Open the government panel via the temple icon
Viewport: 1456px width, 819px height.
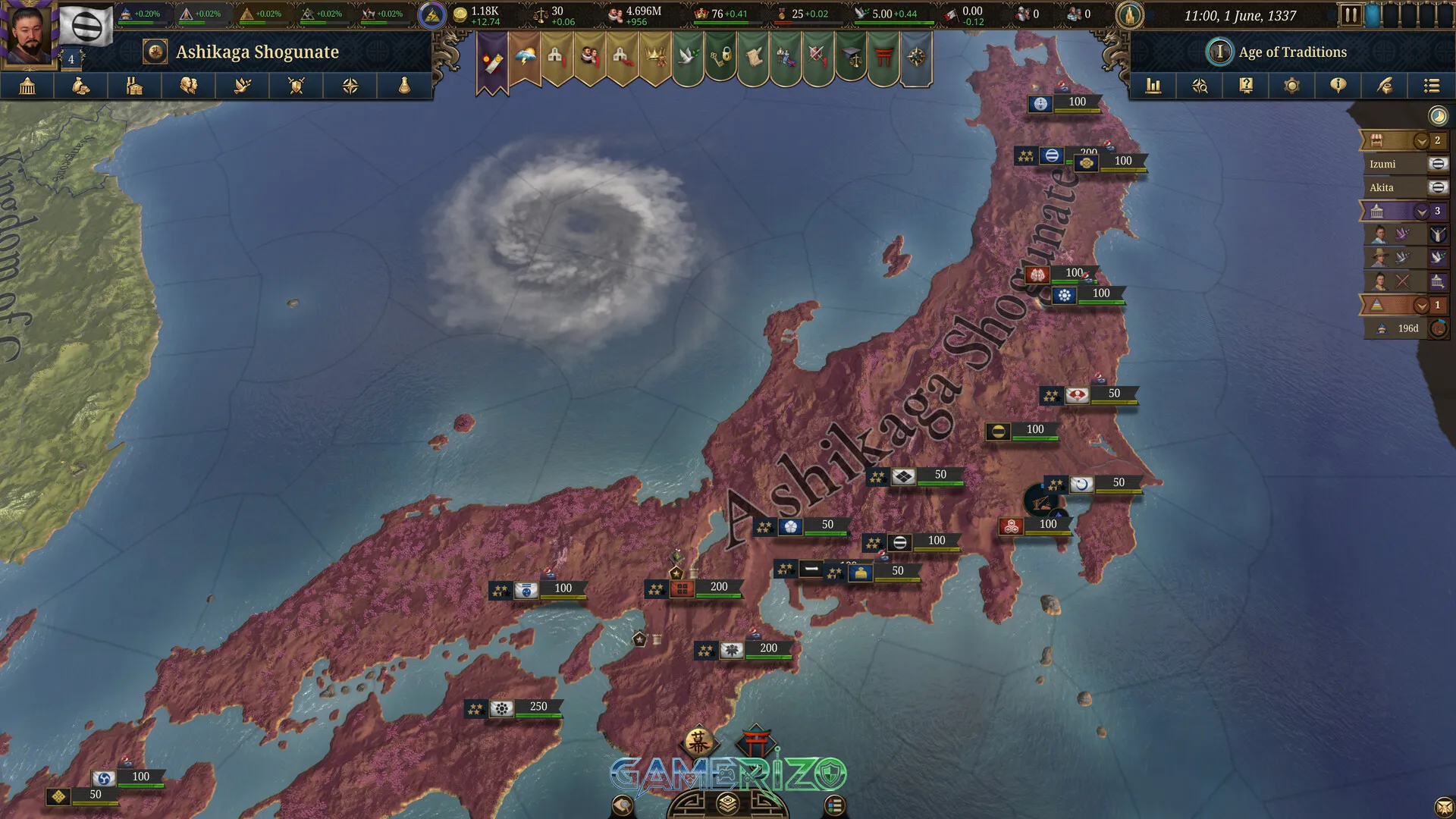[x=28, y=86]
